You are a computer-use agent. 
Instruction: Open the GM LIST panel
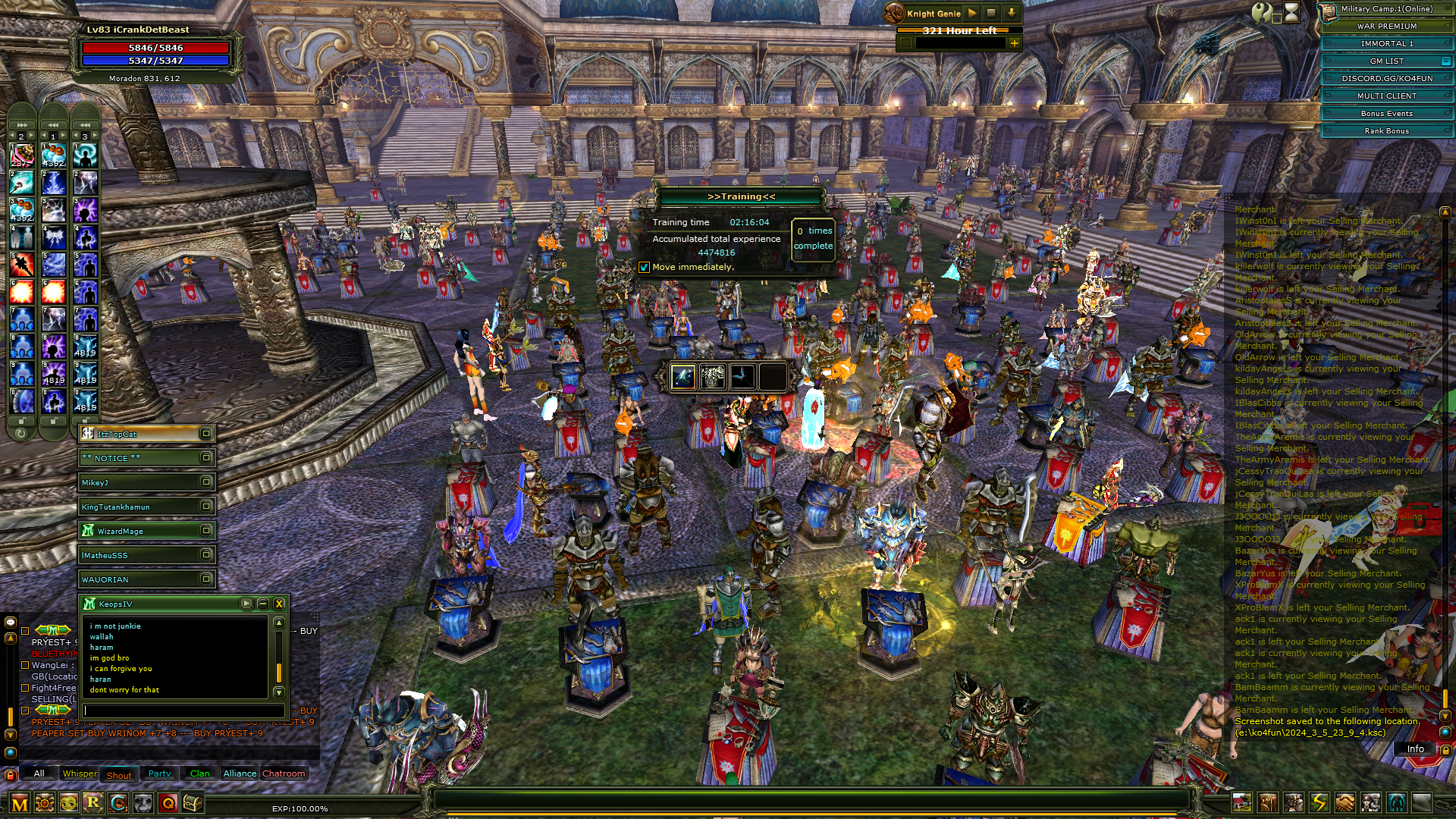point(1386,61)
